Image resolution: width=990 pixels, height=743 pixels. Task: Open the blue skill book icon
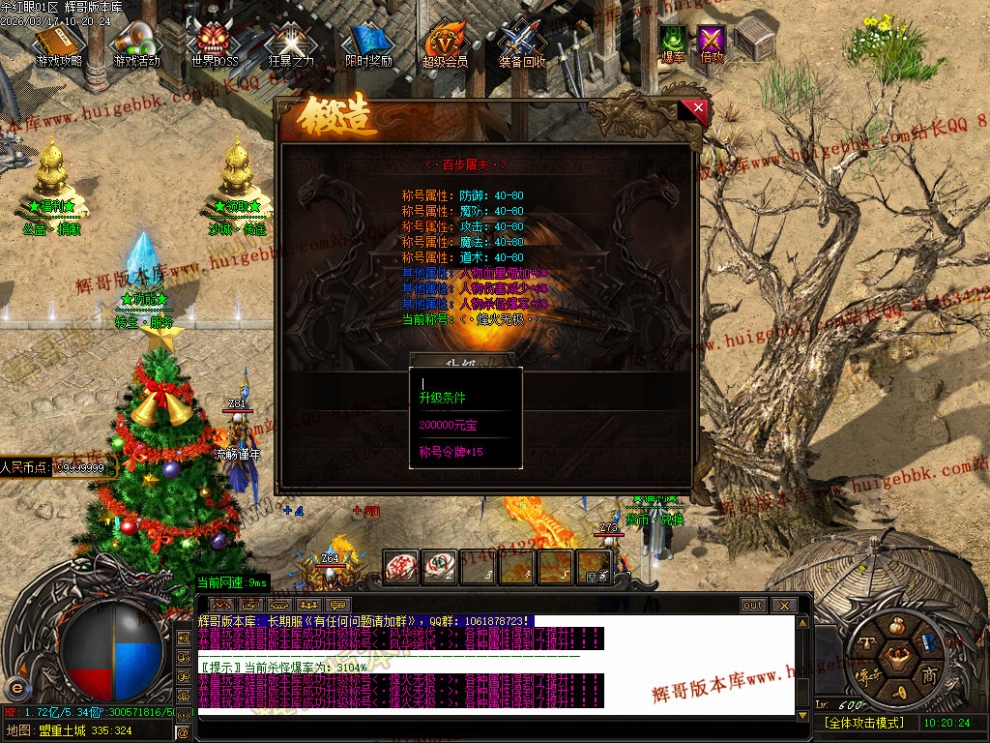click(930, 643)
